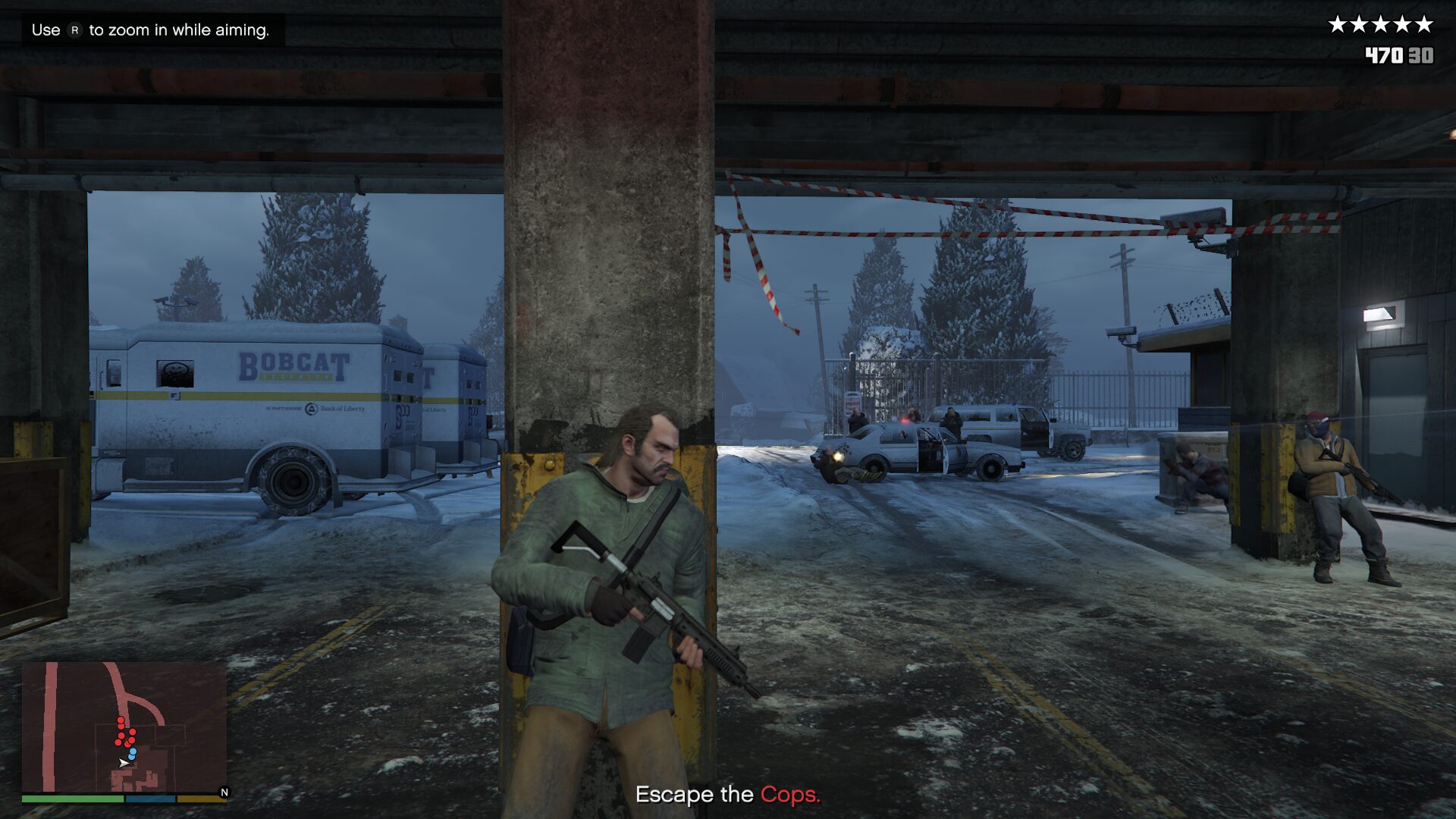The height and width of the screenshot is (819, 1456).
Task: Click the north 'N' compass marker
Action: [224, 792]
